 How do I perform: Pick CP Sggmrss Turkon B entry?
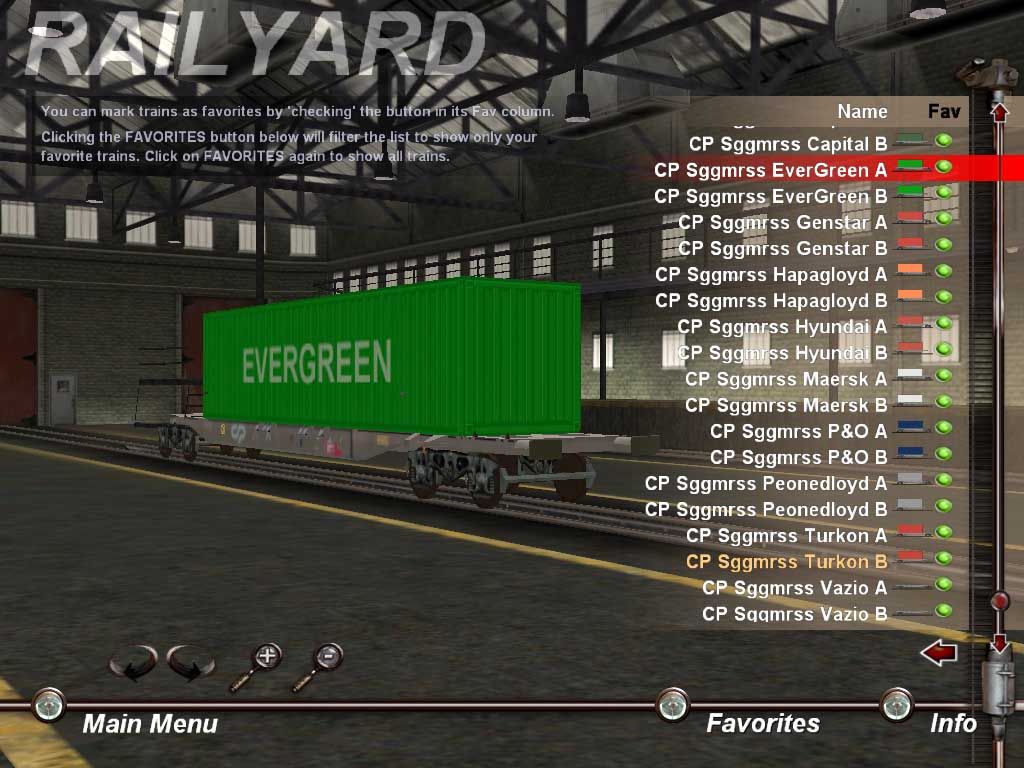pos(786,561)
